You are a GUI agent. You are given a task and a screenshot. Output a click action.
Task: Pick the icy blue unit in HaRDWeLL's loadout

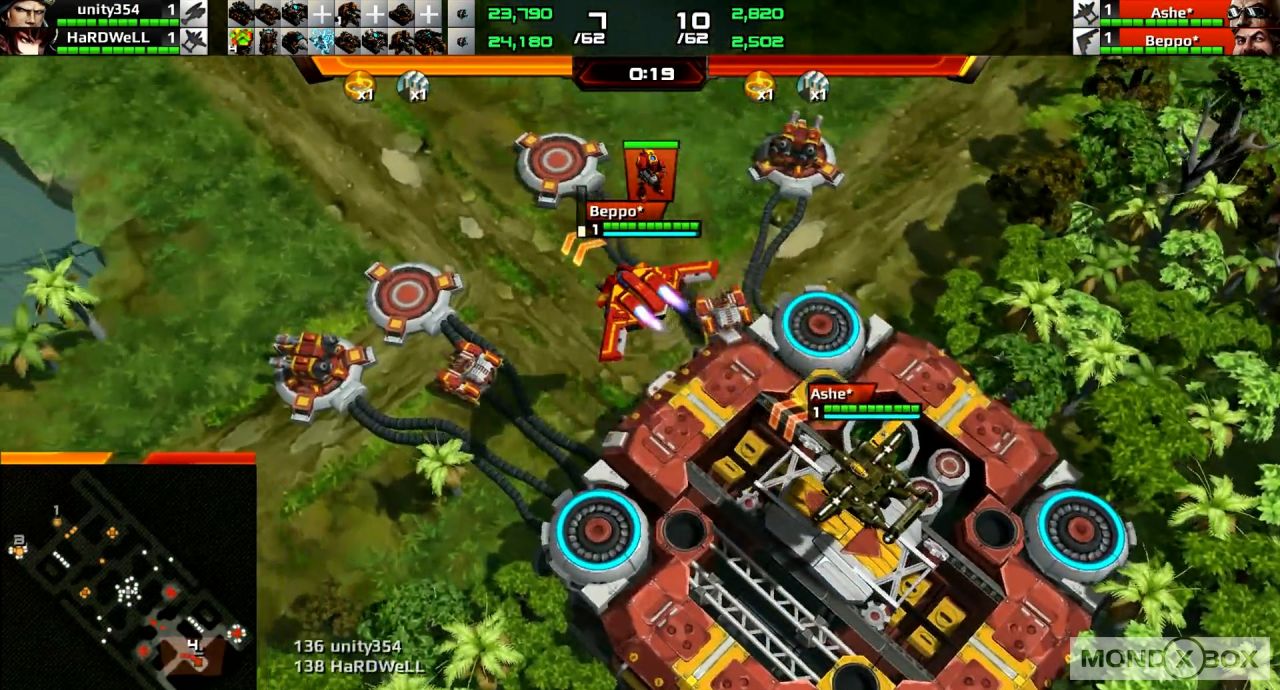[x=321, y=41]
